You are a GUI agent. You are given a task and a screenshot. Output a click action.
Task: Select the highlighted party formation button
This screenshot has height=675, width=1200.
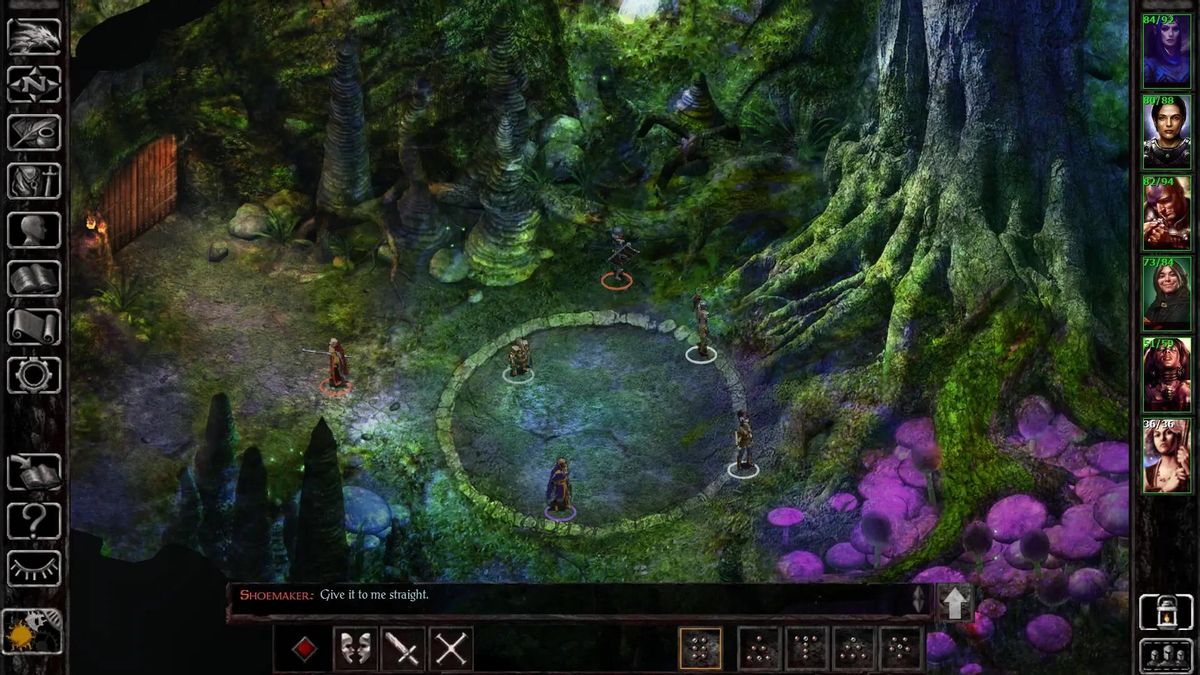[700, 649]
